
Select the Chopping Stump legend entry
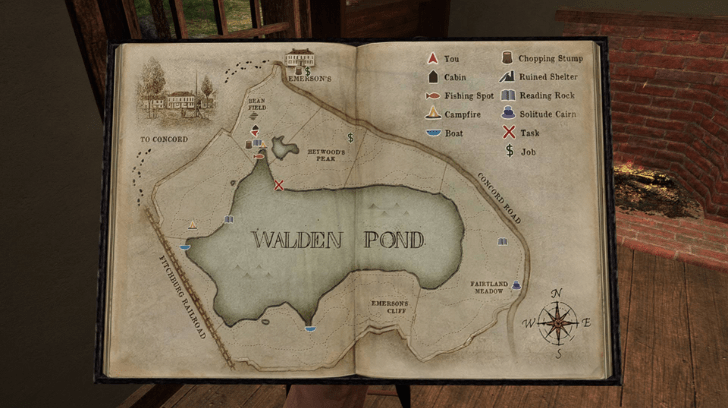click(540, 59)
